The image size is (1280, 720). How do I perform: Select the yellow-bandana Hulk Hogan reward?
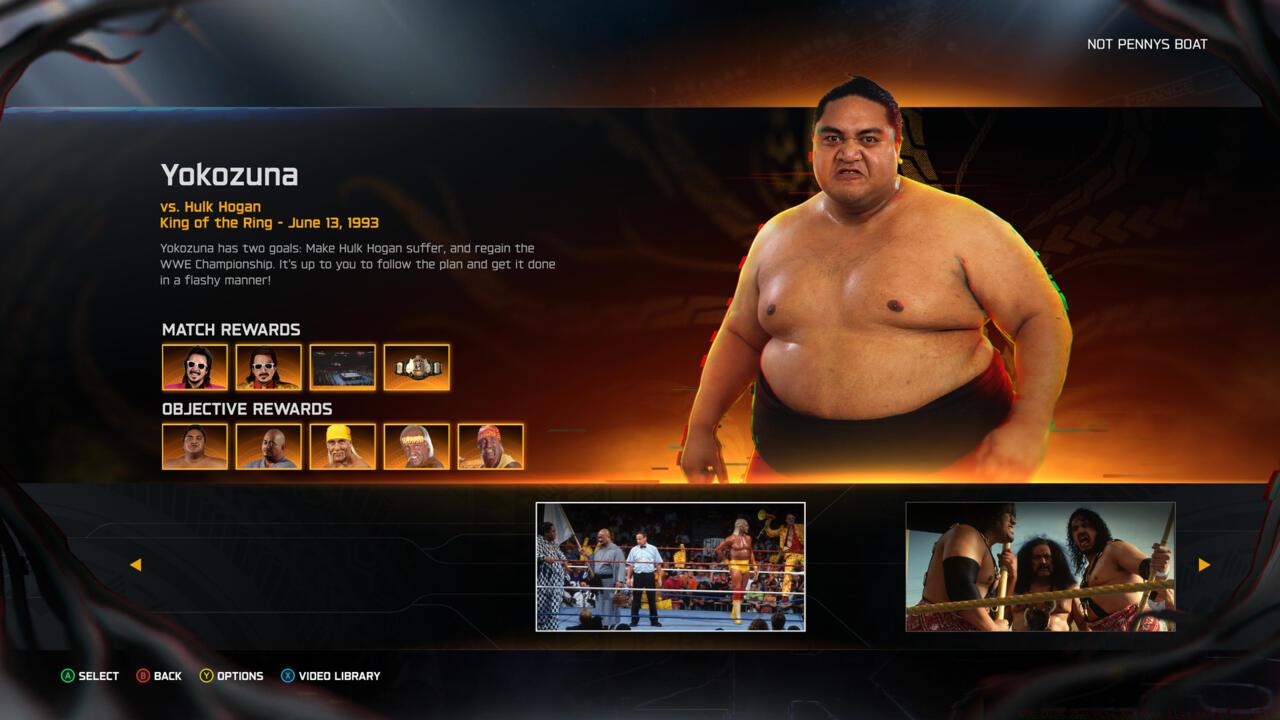(x=342, y=447)
